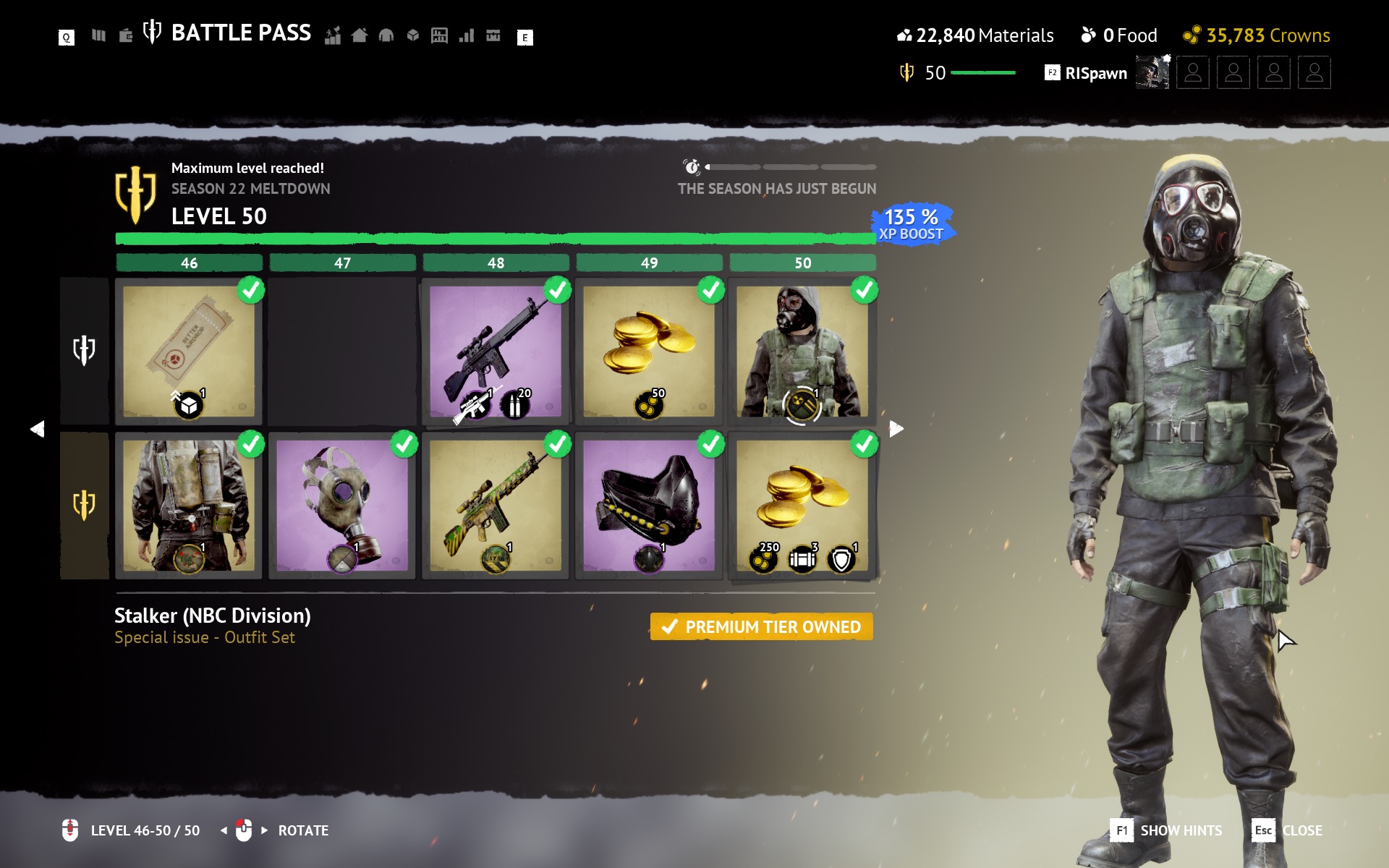Image resolution: width=1389 pixels, height=868 pixels.
Task: Switch to the bar-chart statistics tab
Action: [467, 35]
